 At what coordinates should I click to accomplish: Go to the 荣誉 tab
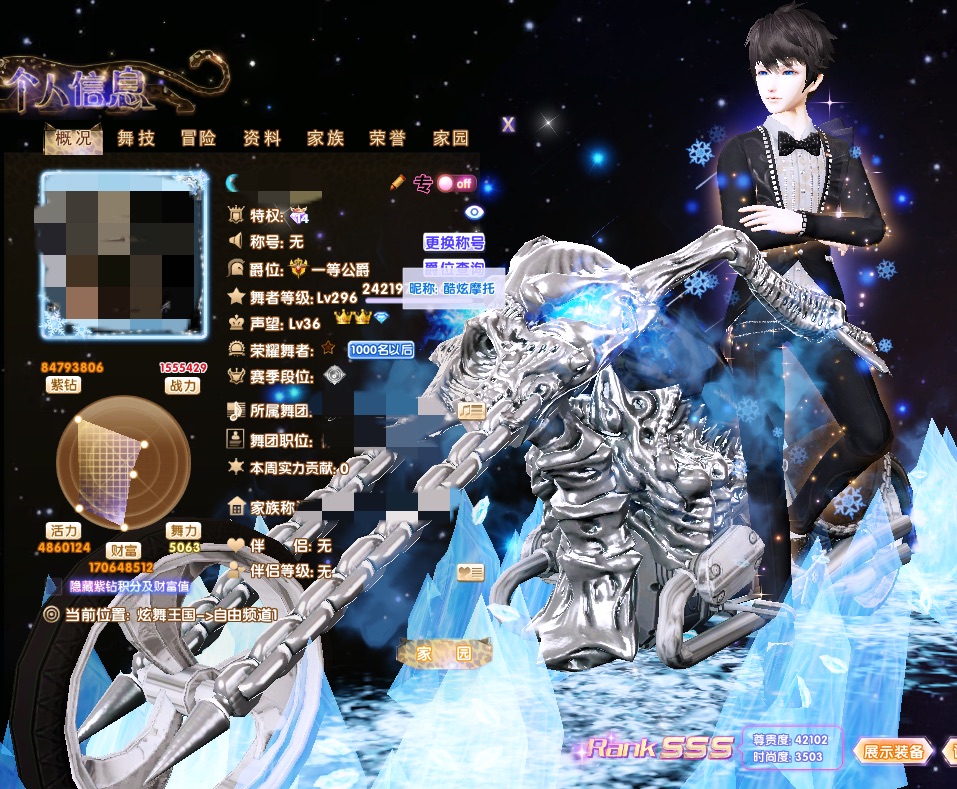click(387, 139)
